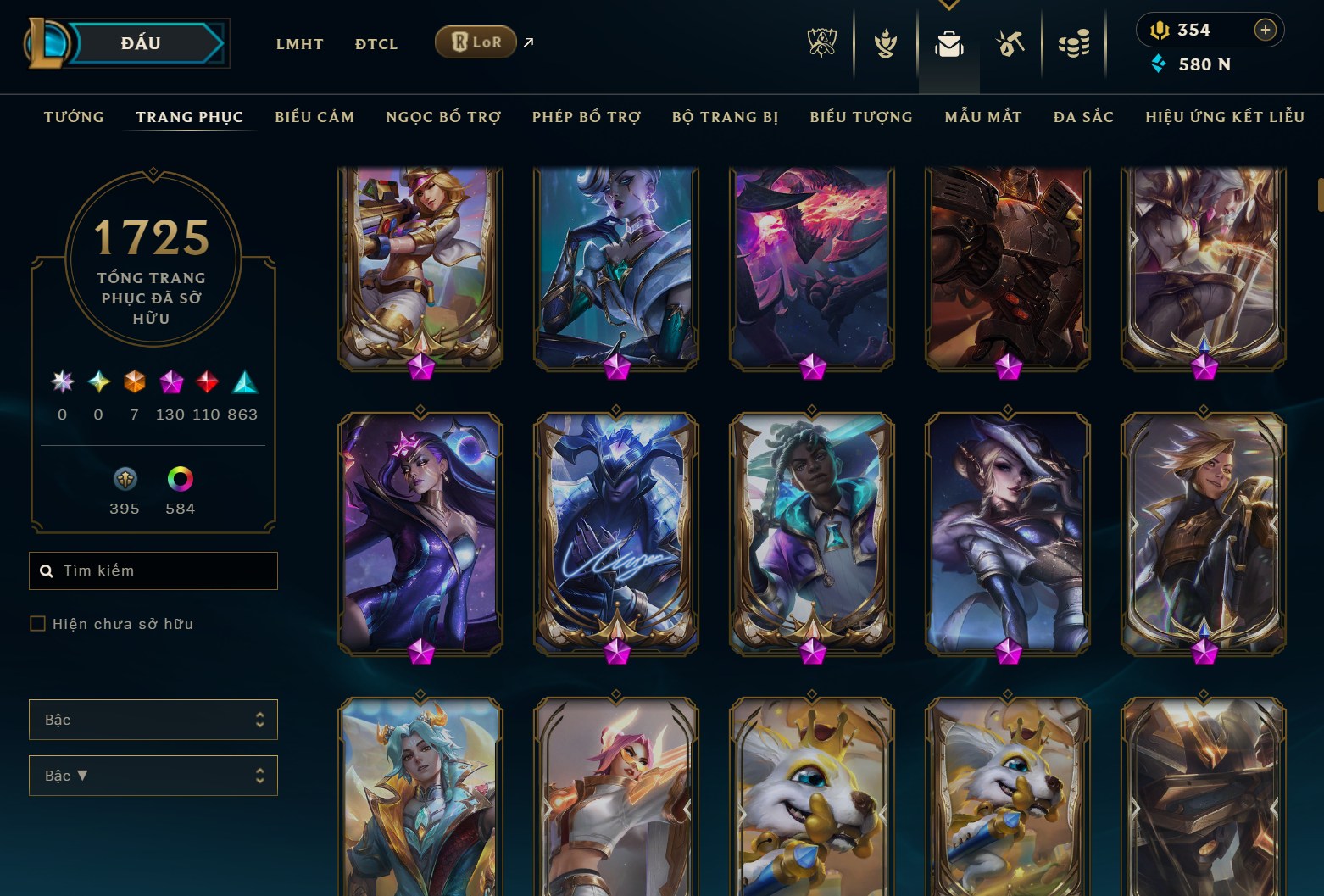
Task: Open the Esports Worlds trophy icon
Action: (821, 44)
